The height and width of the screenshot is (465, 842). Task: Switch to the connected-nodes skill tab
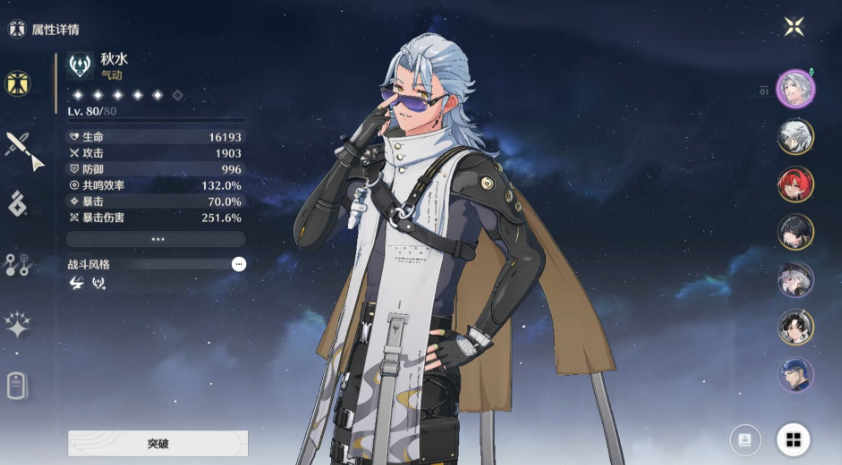pyautogui.click(x=18, y=264)
